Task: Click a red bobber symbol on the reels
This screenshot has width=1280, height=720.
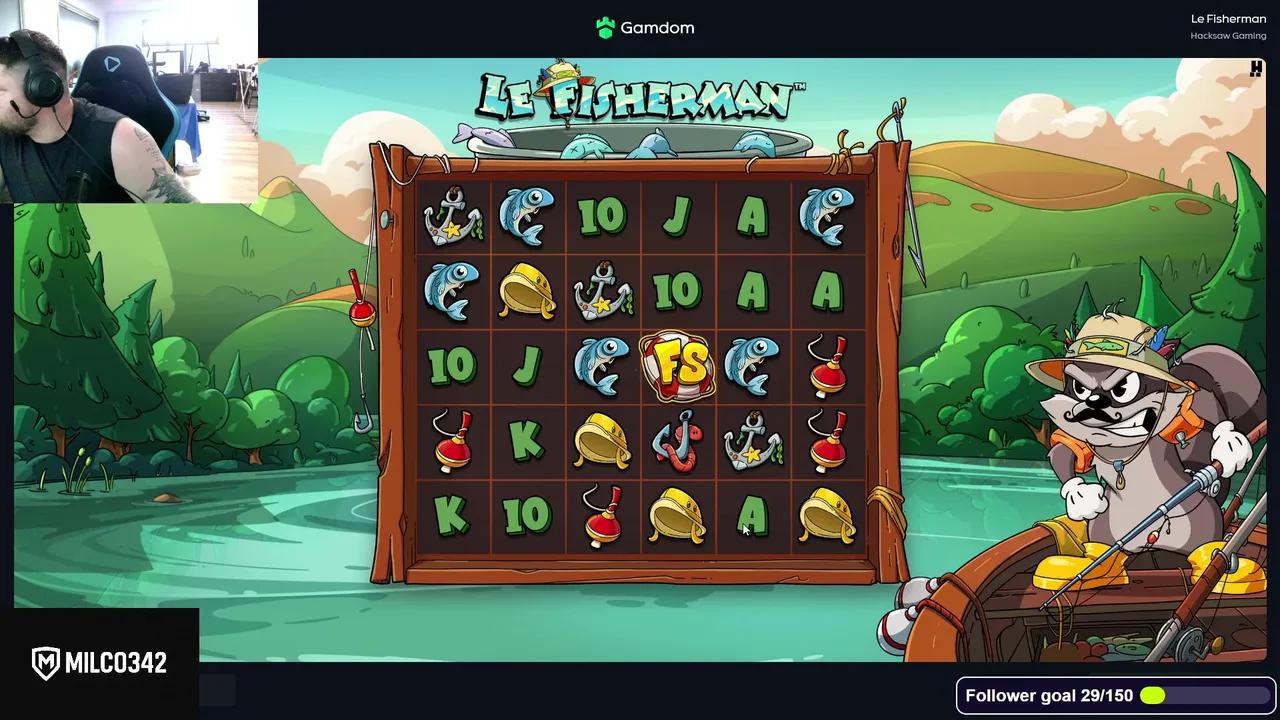Action: click(828, 368)
